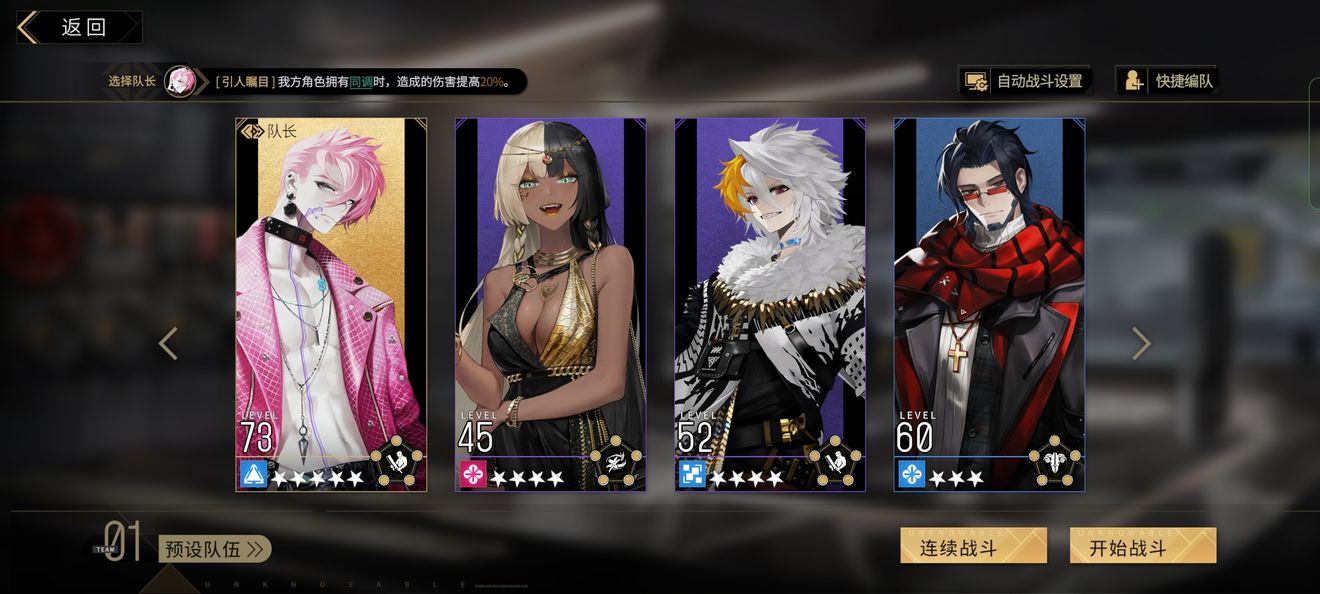Show the previous team with left arrow
The width and height of the screenshot is (1320, 594).
pyautogui.click(x=168, y=343)
